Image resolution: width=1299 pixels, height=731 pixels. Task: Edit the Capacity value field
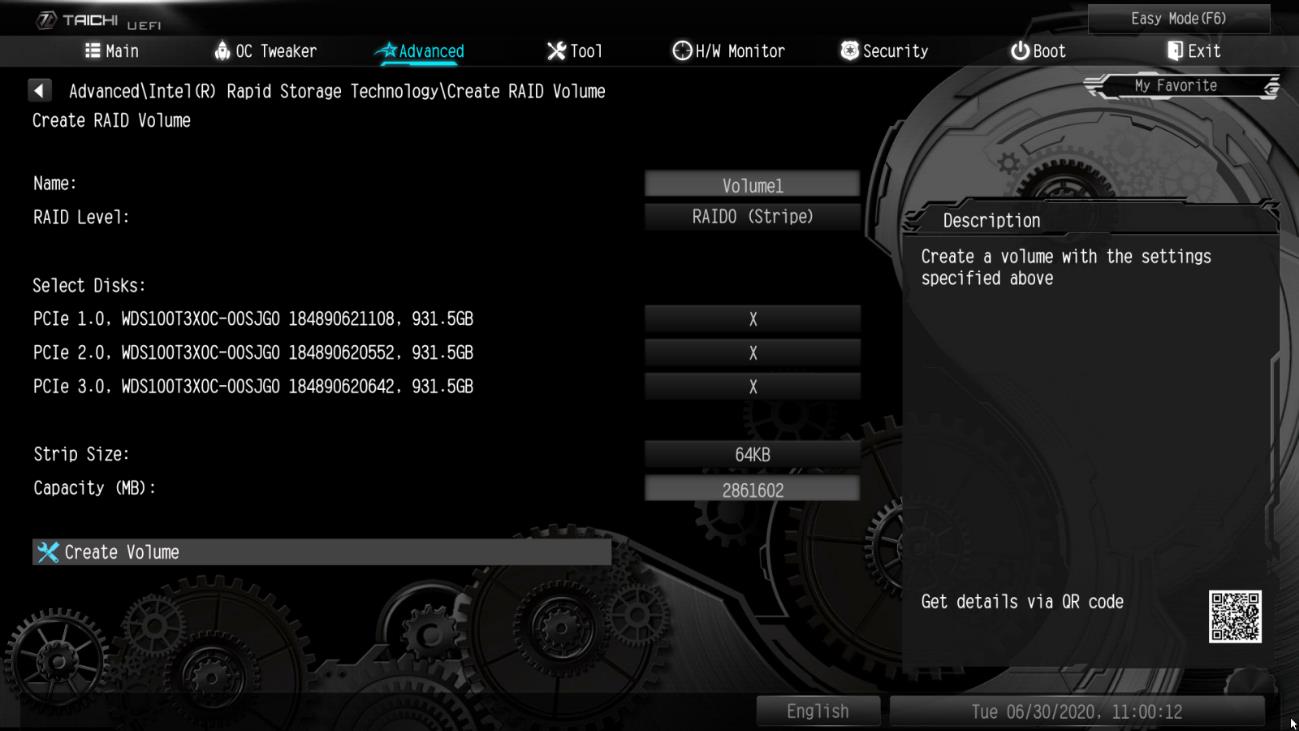coord(753,488)
